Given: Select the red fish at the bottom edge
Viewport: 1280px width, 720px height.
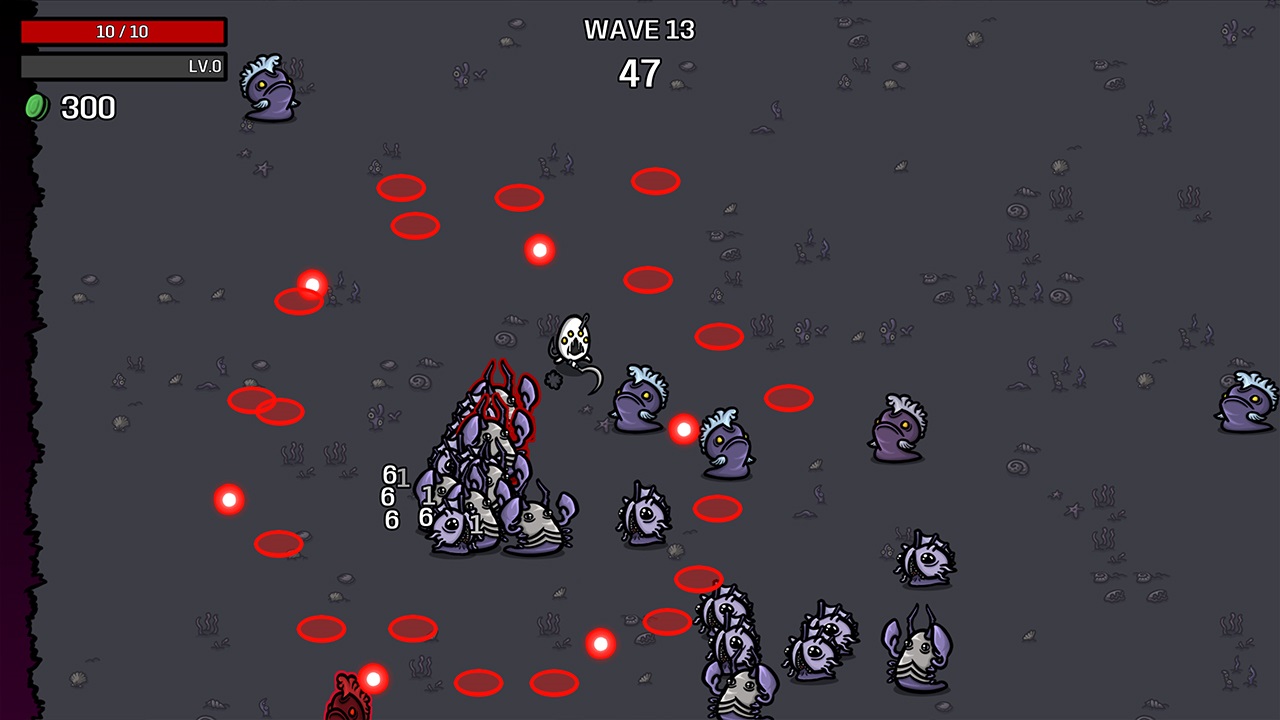Looking at the screenshot, I should [x=348, y=700].
